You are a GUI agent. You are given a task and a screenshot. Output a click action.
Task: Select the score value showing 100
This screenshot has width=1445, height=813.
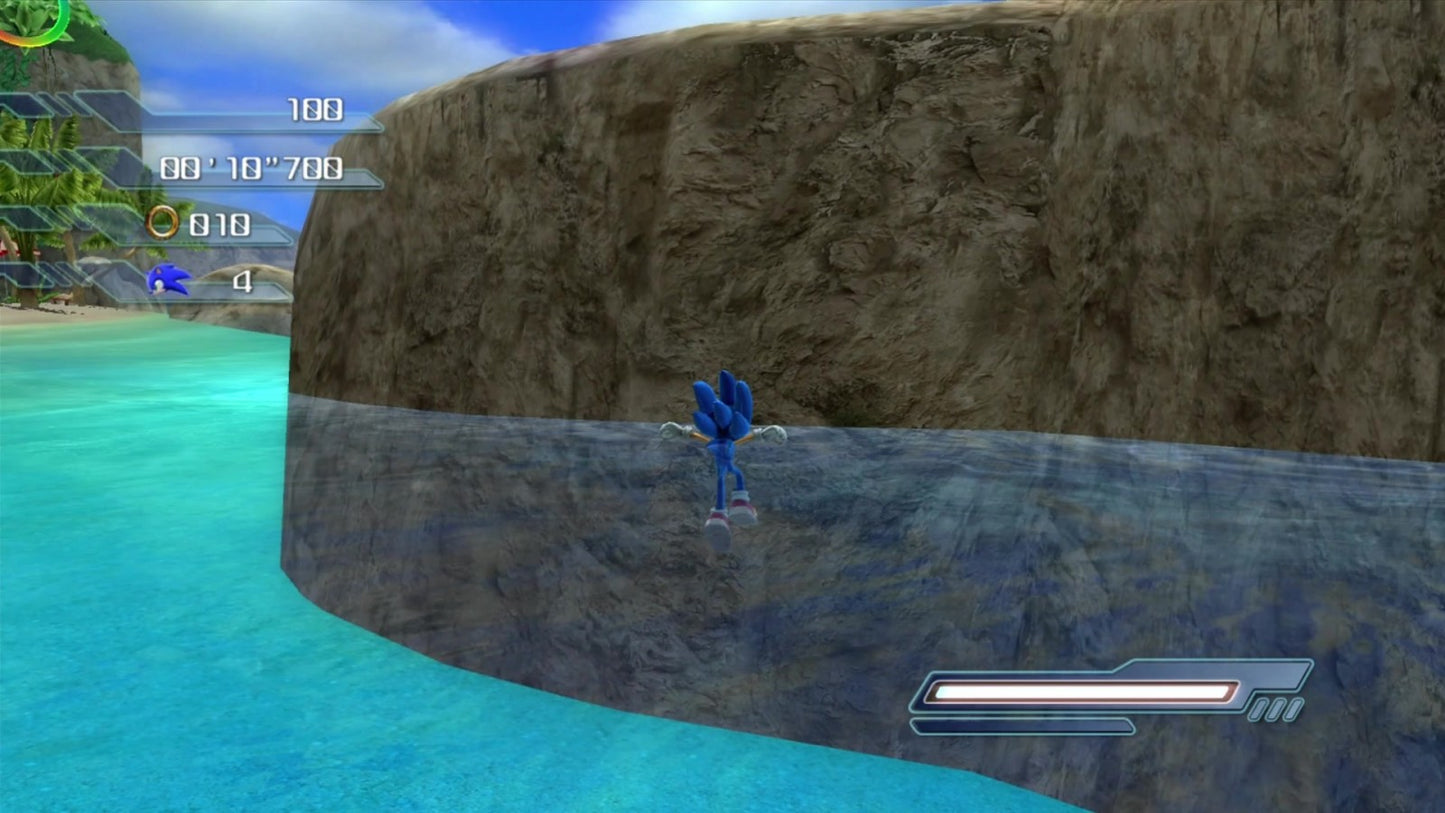[x=315, y=108]
